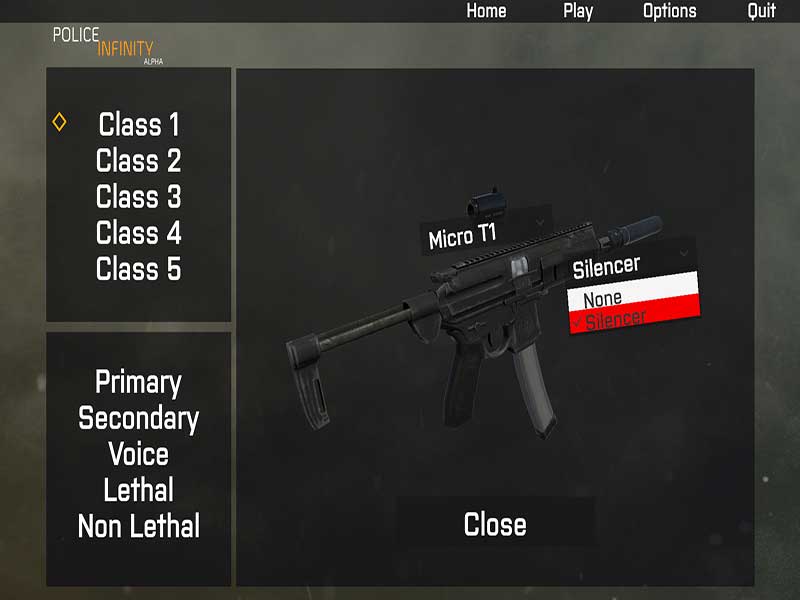Close the weapon customization panel
The height and width of the screenshot is (600, 800).
(x=495, y=524)
